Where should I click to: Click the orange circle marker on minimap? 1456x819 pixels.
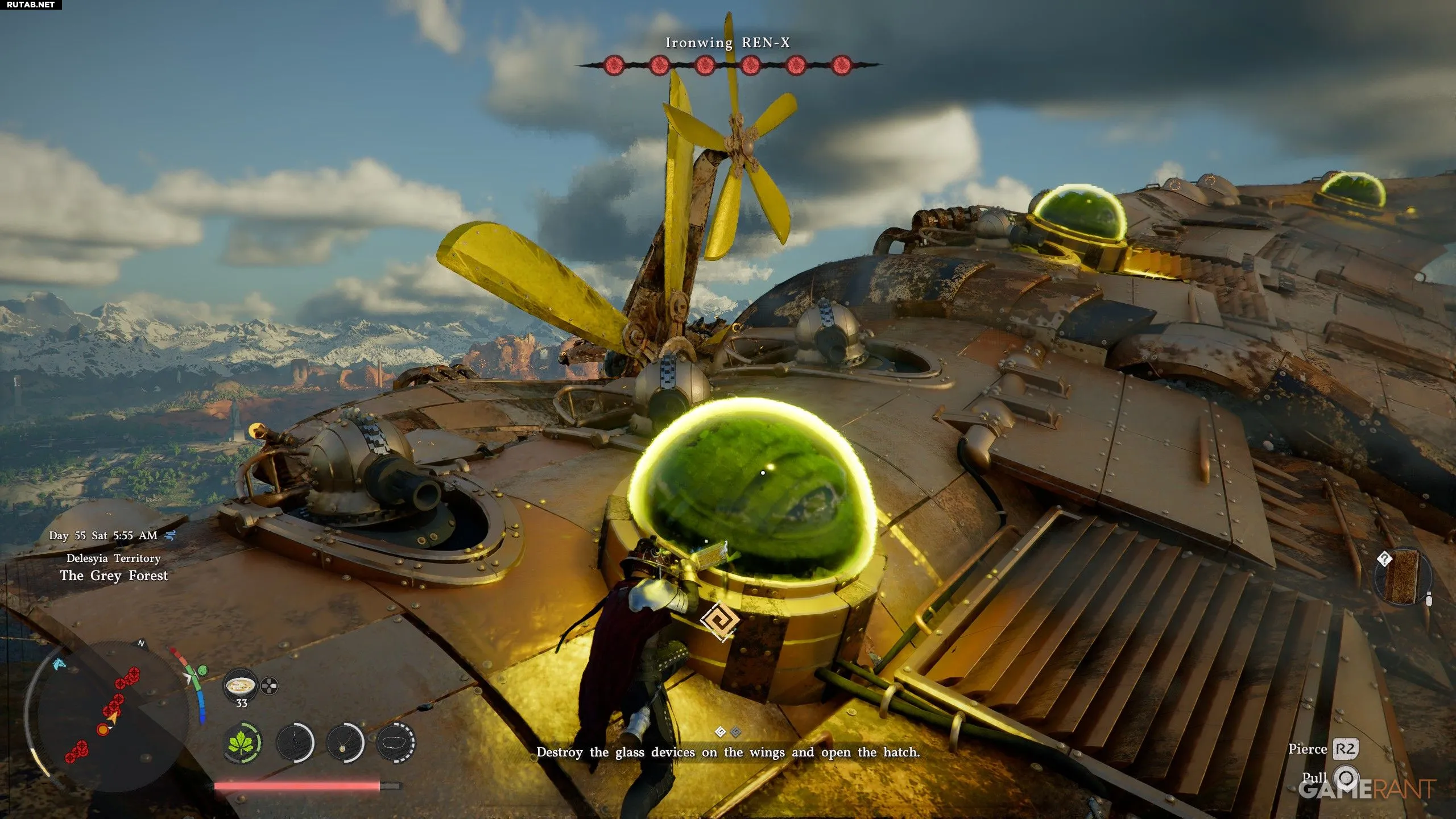click(x=103, y=729)
